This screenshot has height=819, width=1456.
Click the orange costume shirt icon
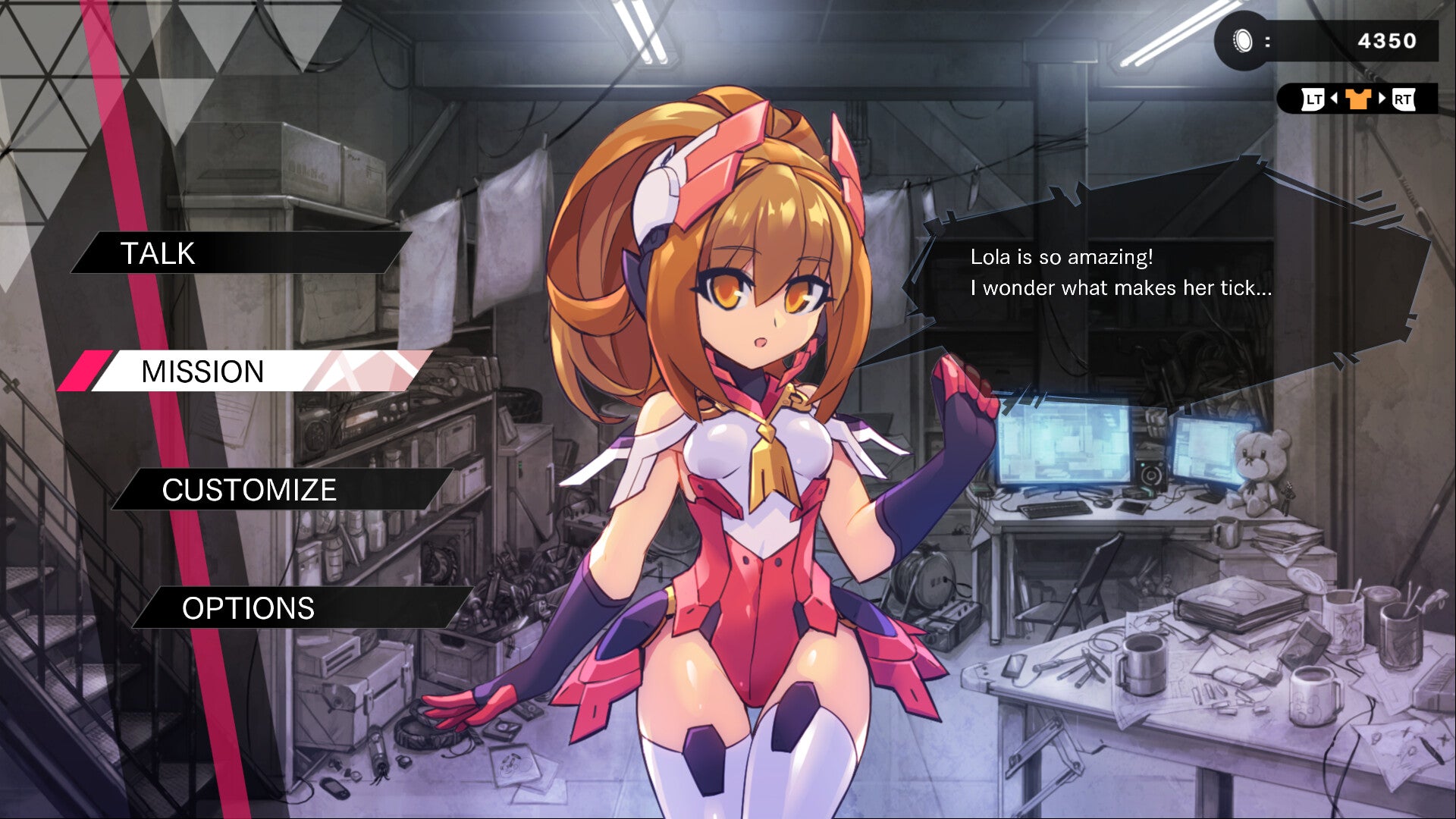(x=1357, y=99)
